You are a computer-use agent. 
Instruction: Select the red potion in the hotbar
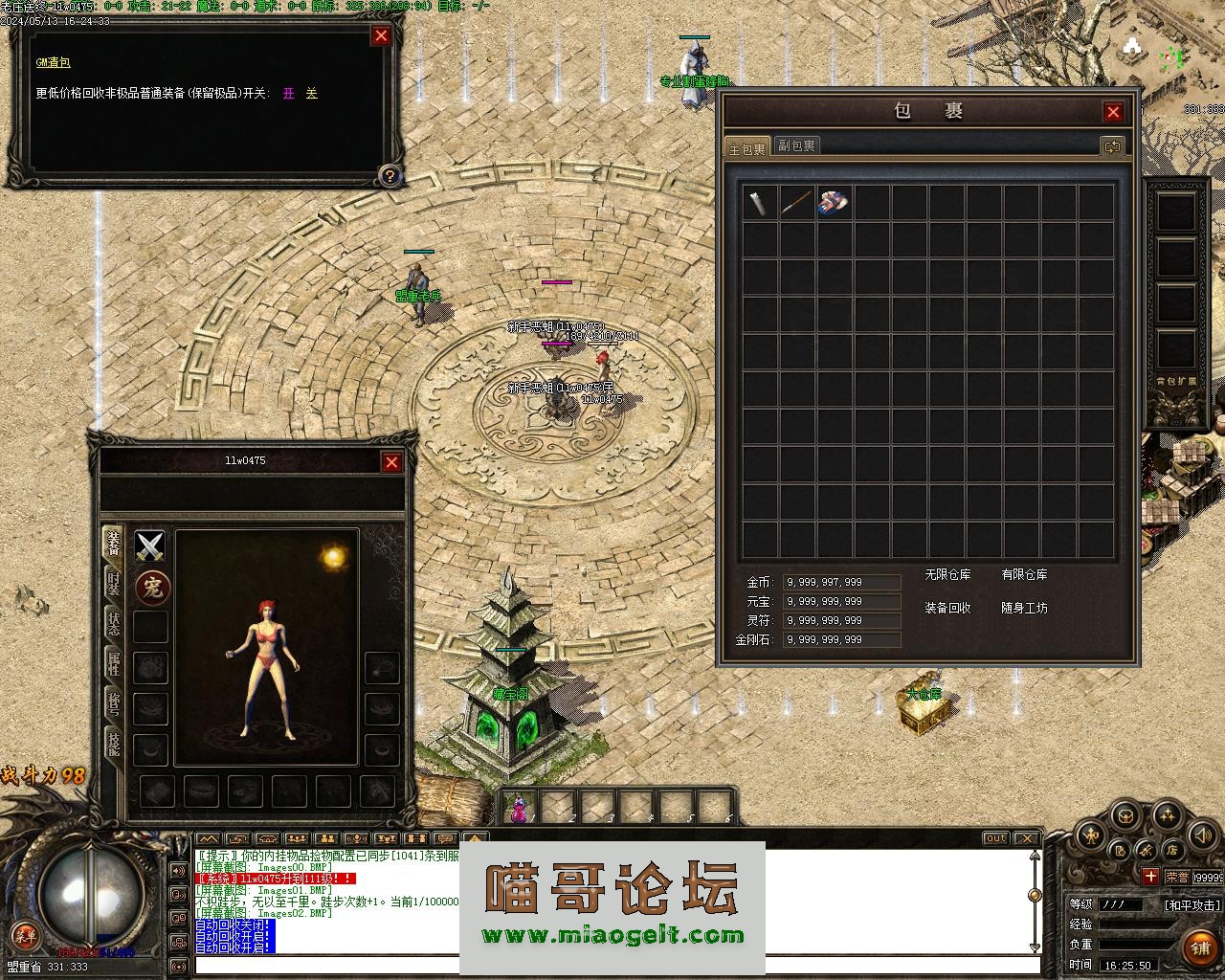(x=519, y=809)
